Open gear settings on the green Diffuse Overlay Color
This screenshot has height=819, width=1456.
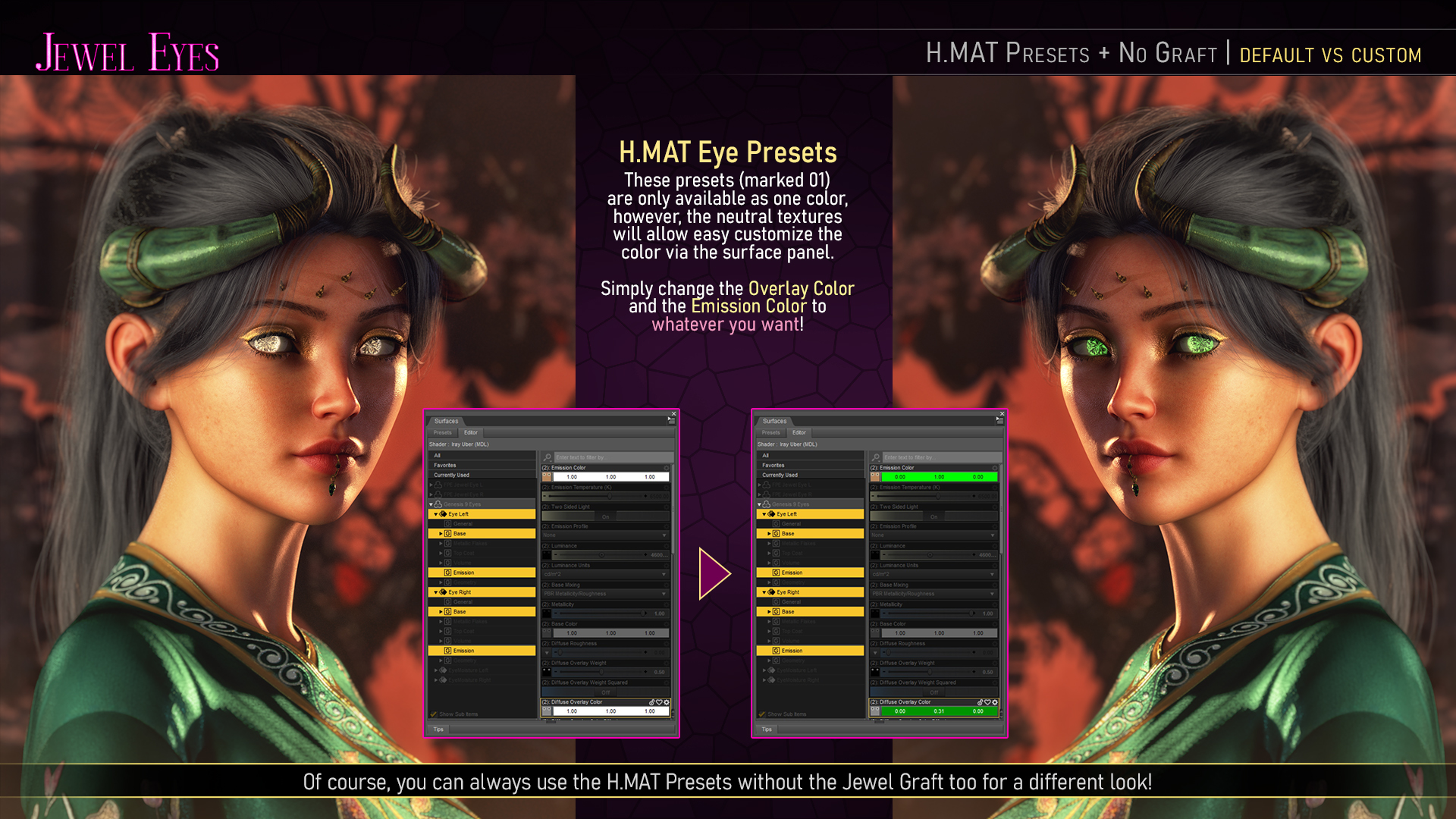point(995,702)
